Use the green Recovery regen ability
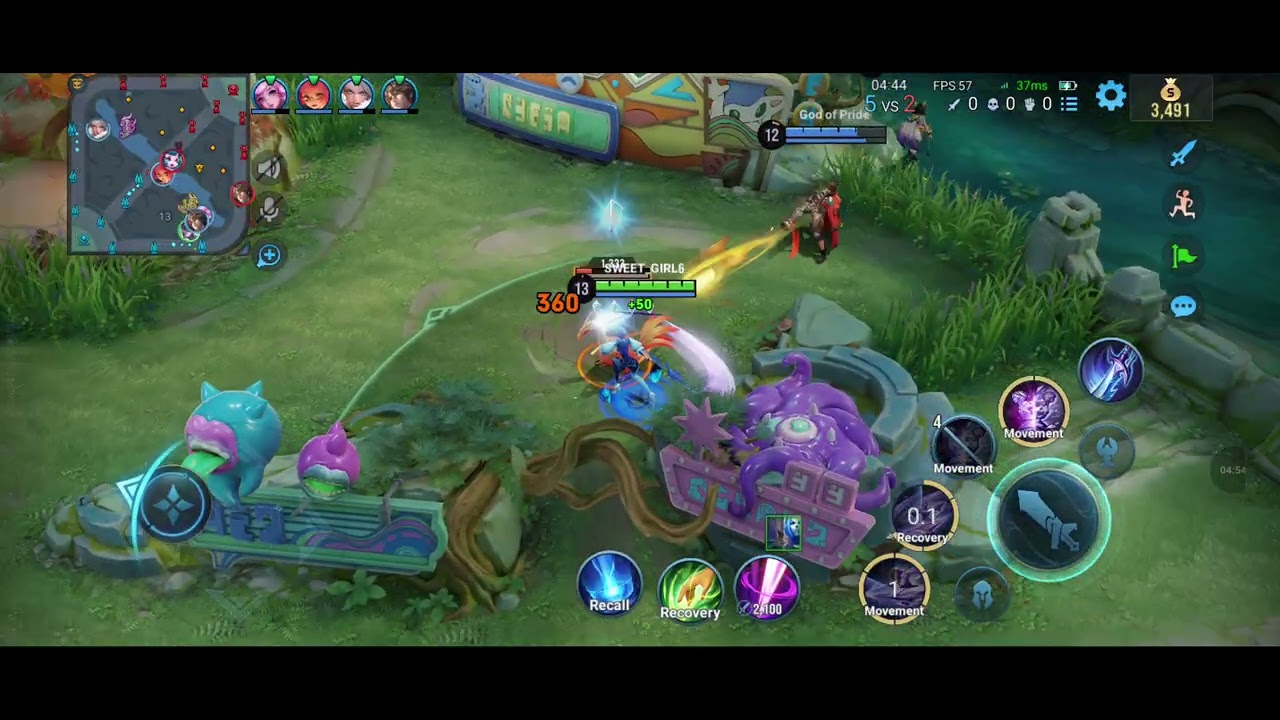Screen dimensions: 1280x720 [690, 588]
